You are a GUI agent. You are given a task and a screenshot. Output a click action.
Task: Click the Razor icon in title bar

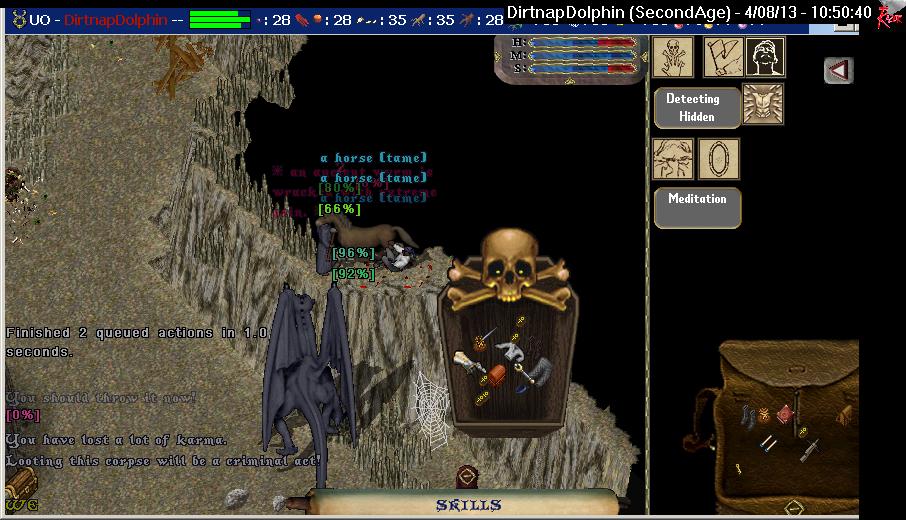coord(889,14)
